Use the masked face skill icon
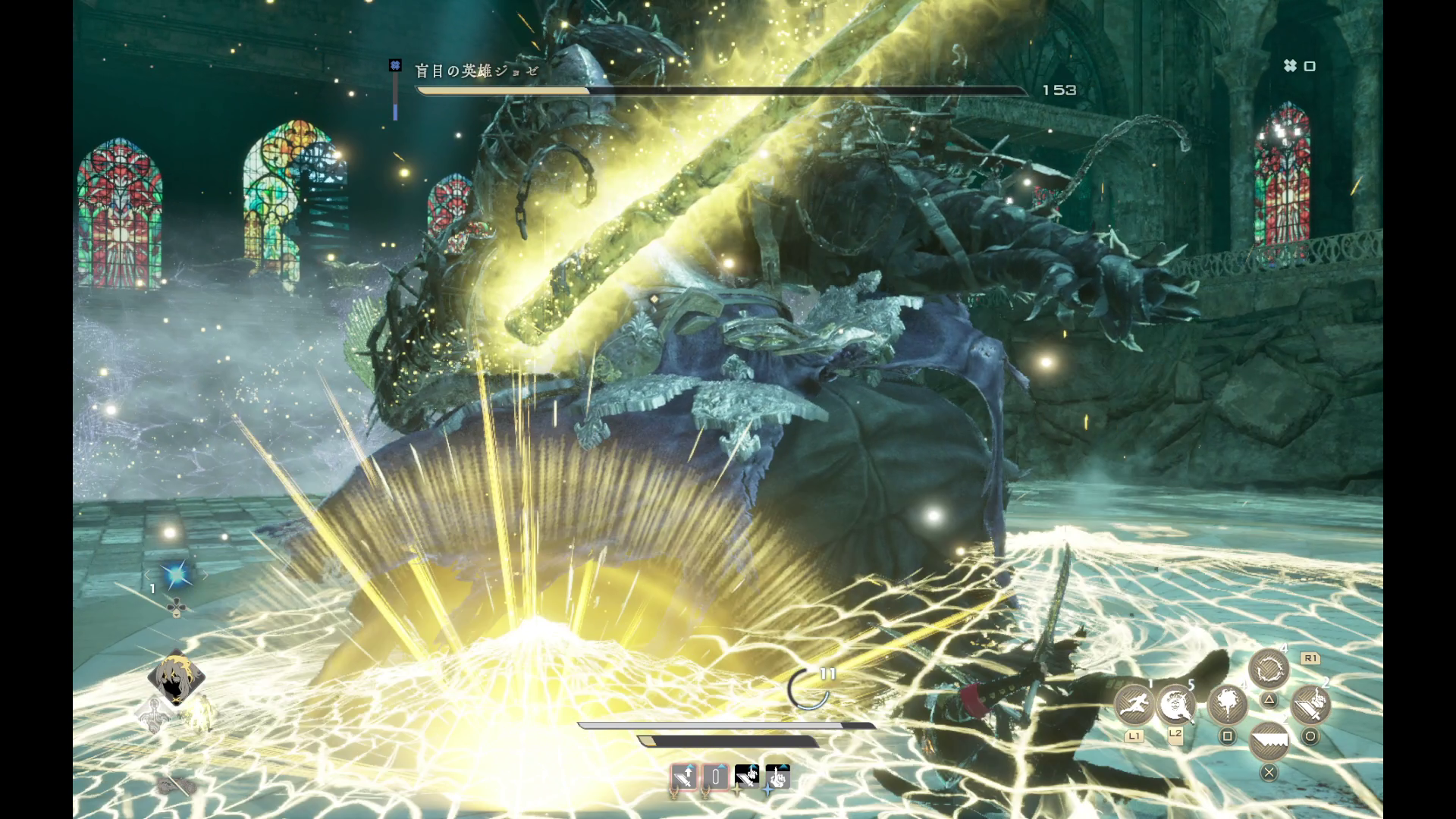 pos(1175,704)
